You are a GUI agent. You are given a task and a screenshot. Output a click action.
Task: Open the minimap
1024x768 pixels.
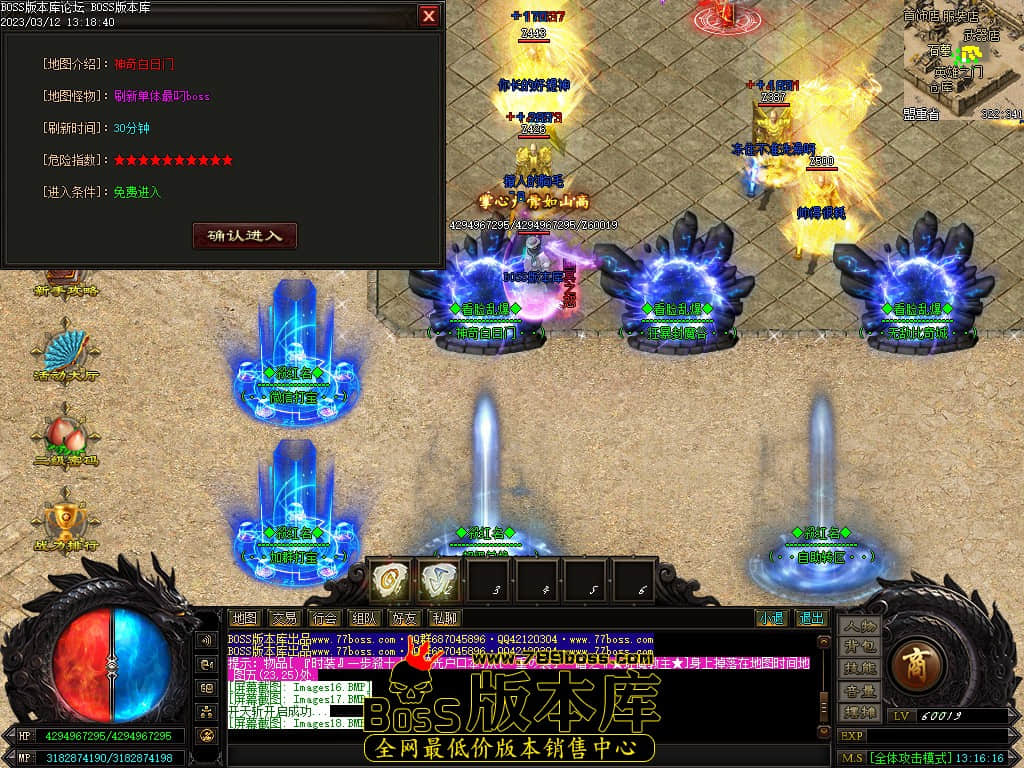coord(962,60)
